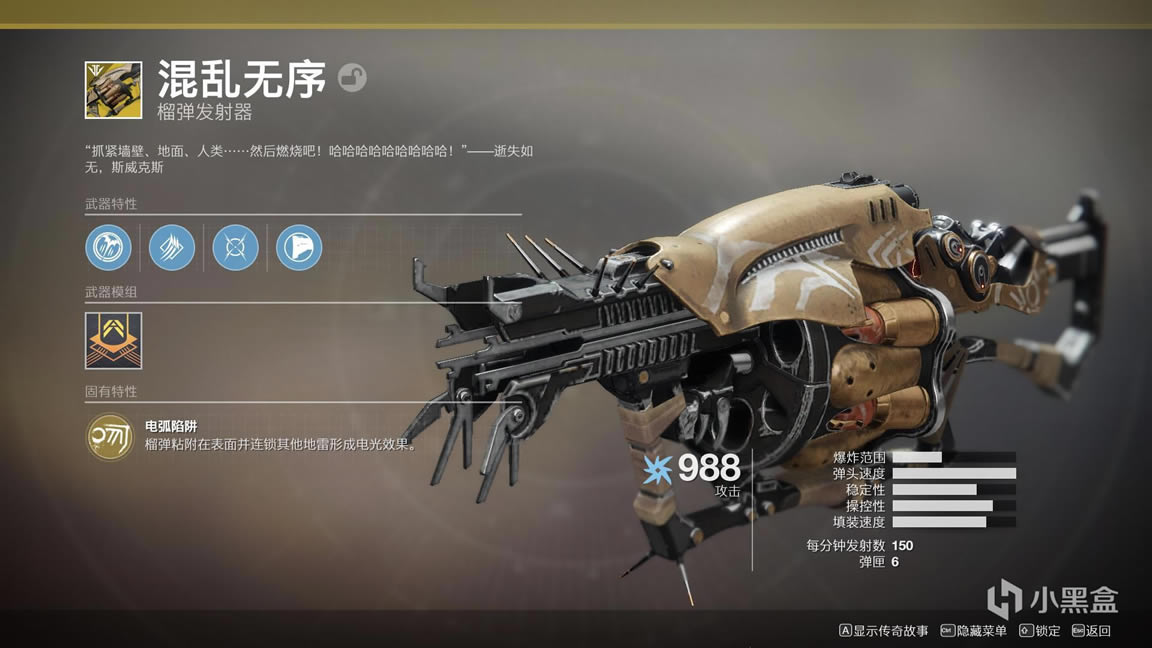Select the crossed-lines crosshair perk
The width and height of the screenshot is (1152, 648).
click(236, 247)
